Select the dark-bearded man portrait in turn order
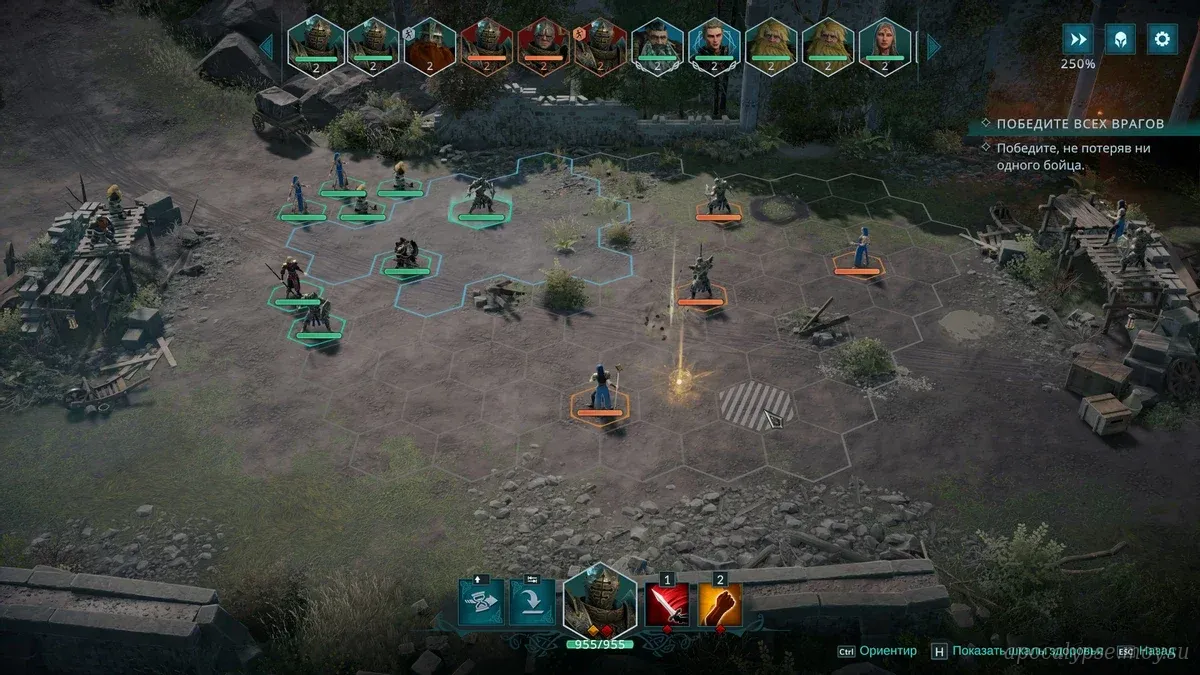The image size is (1200, 675). pos(657,46)
